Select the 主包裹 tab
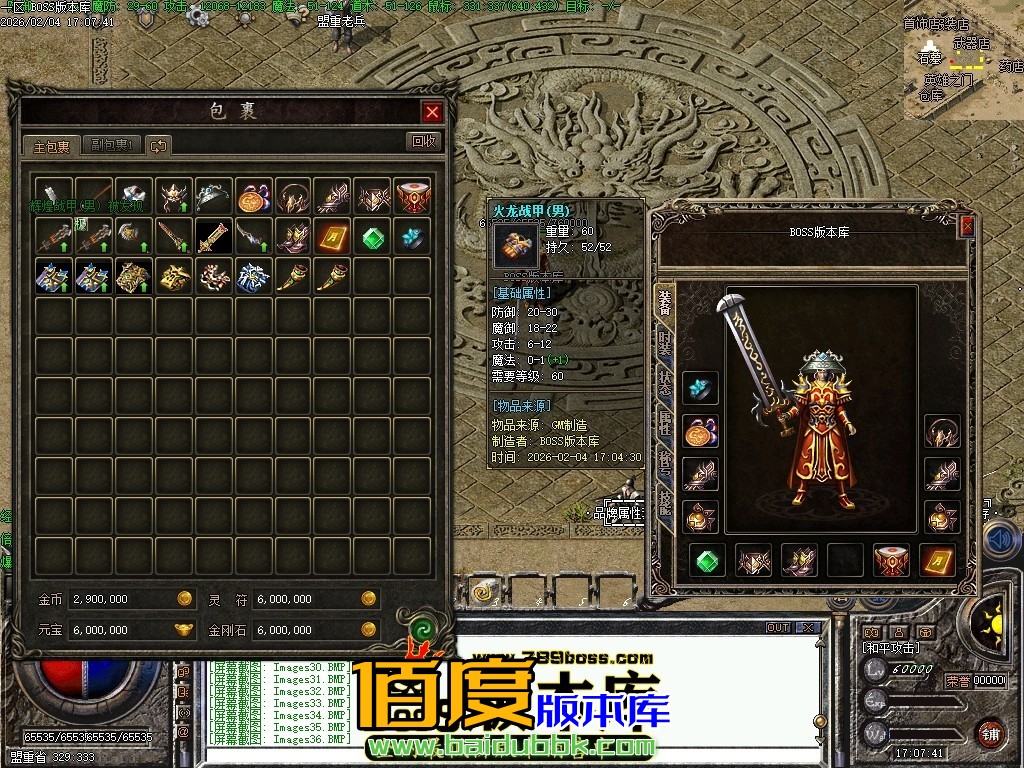This screenshot has width=1024, height=768. pyautogui.click(x=52, y=146)
